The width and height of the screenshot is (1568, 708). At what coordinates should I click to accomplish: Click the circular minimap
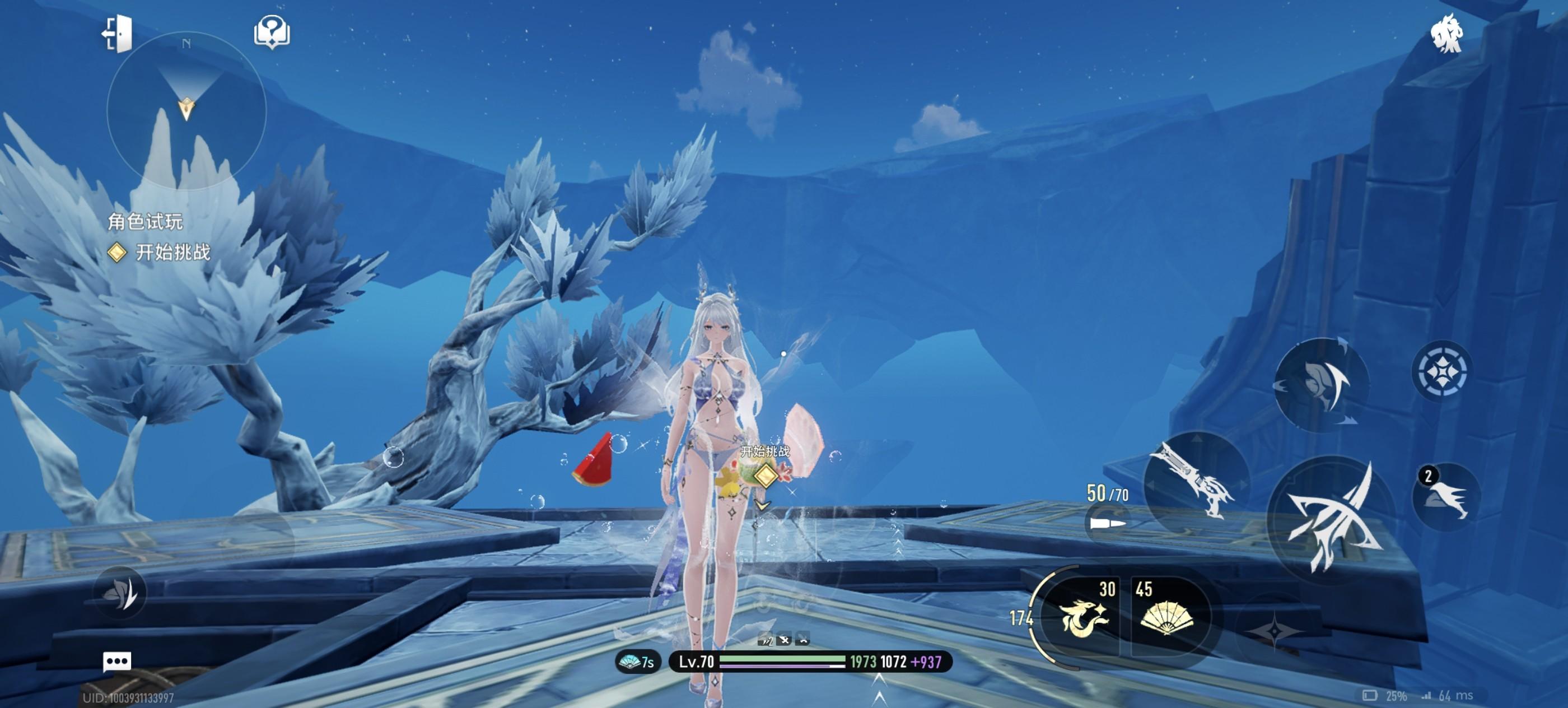[186, 111]
